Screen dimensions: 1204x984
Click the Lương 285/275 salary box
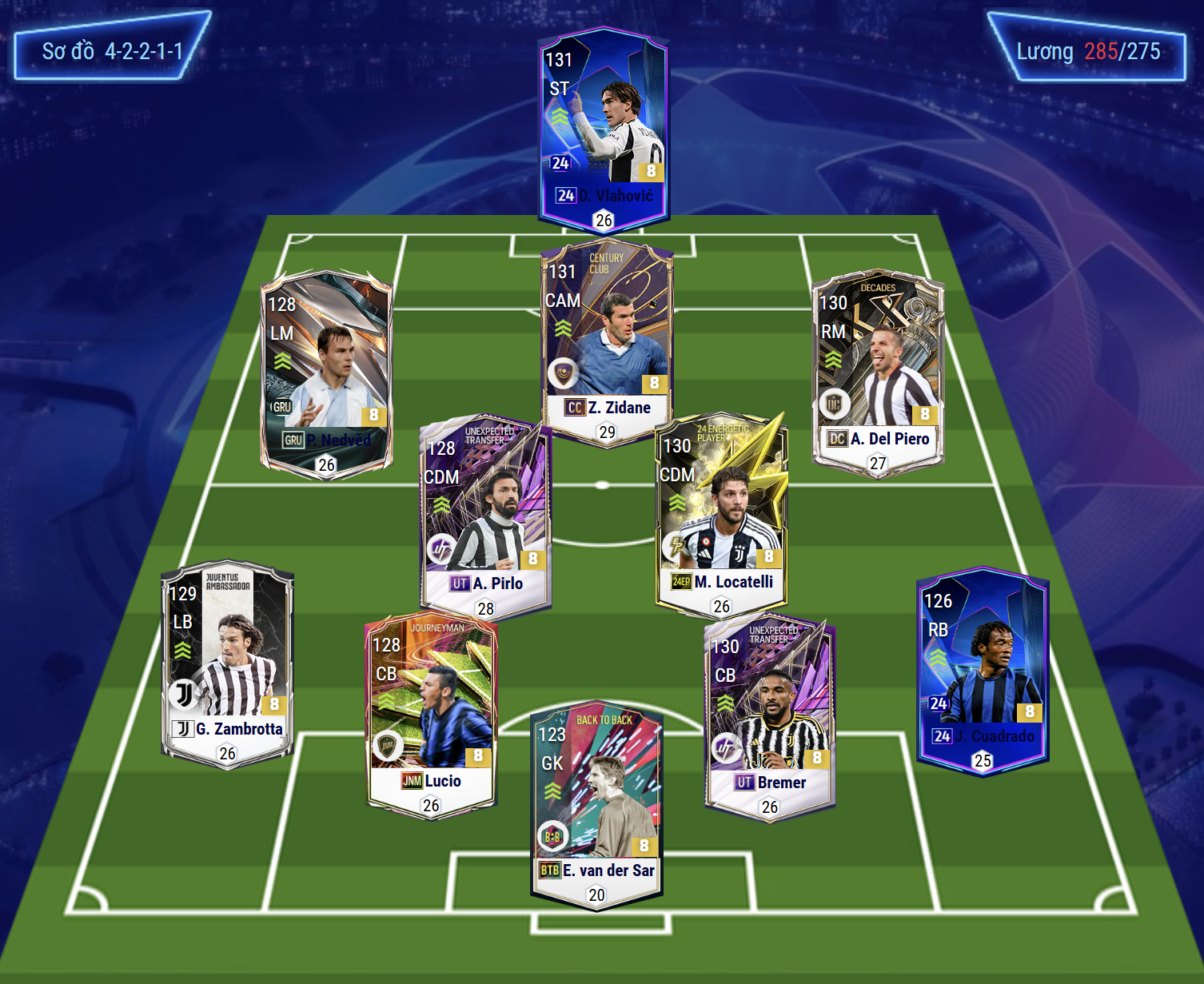pyautogui.click(x=1087, y=51)
